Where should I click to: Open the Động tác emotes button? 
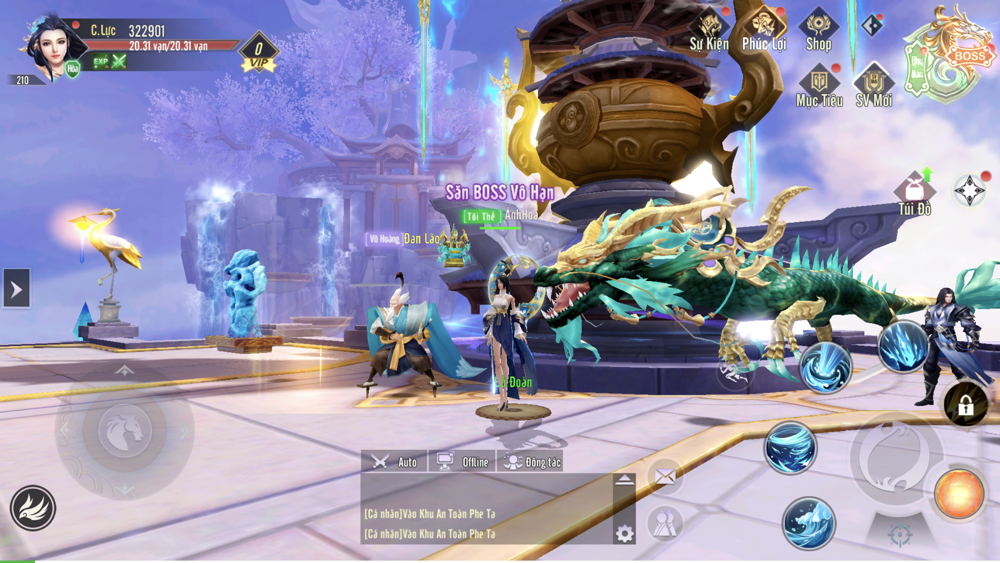(531, 461)
